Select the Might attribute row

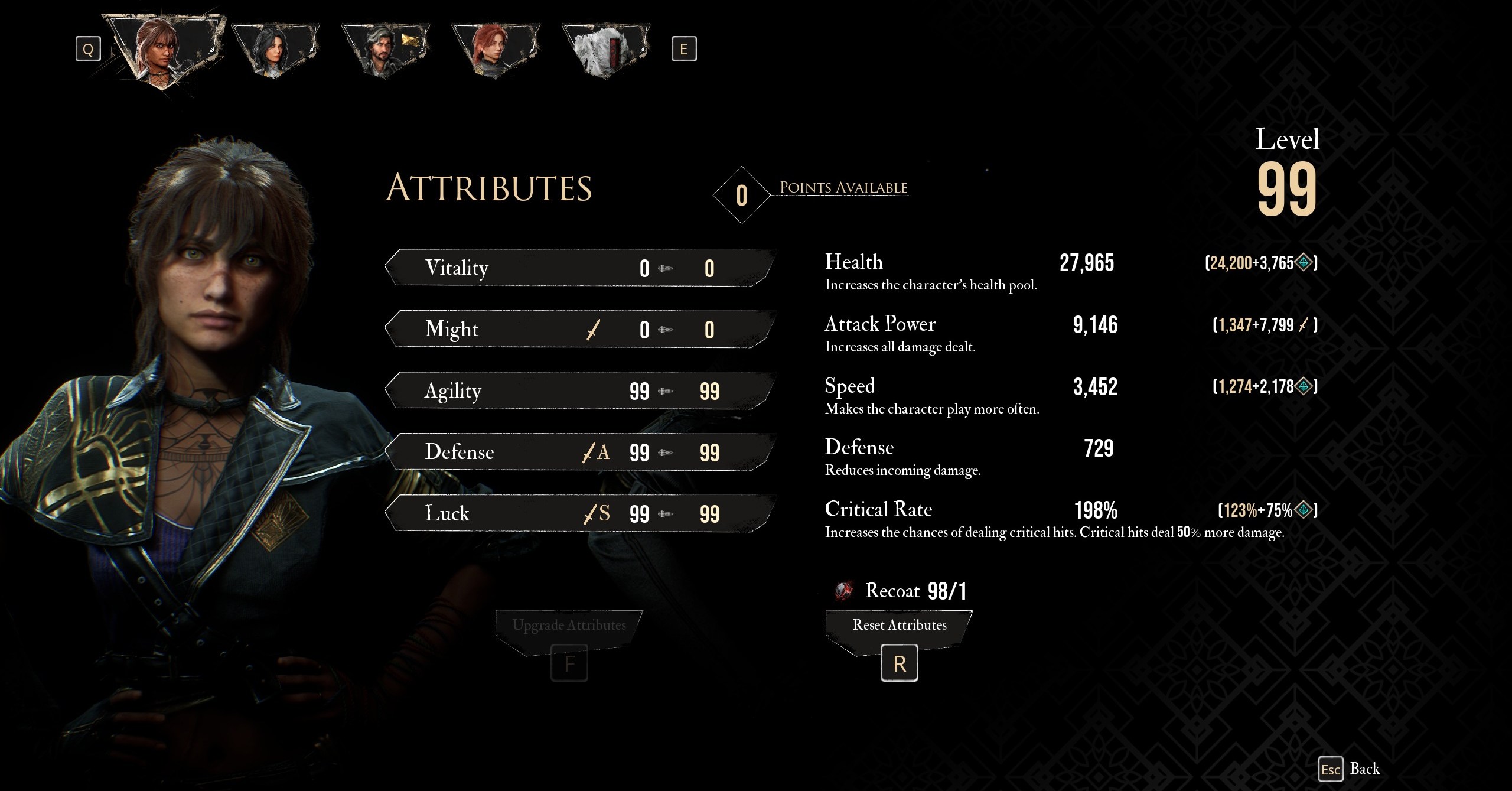pyautogui.click(x=579, y=330)
